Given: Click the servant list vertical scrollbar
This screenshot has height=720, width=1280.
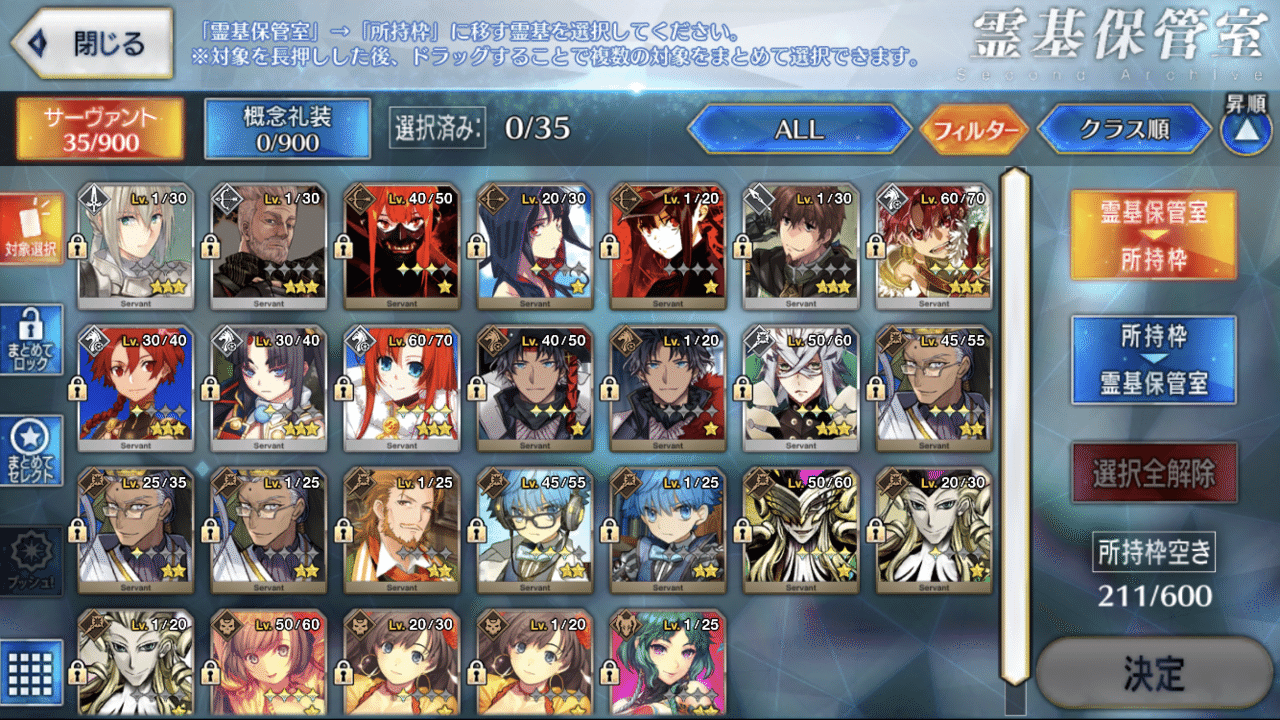Looking at the screenshot, I should pos(1015,425).
